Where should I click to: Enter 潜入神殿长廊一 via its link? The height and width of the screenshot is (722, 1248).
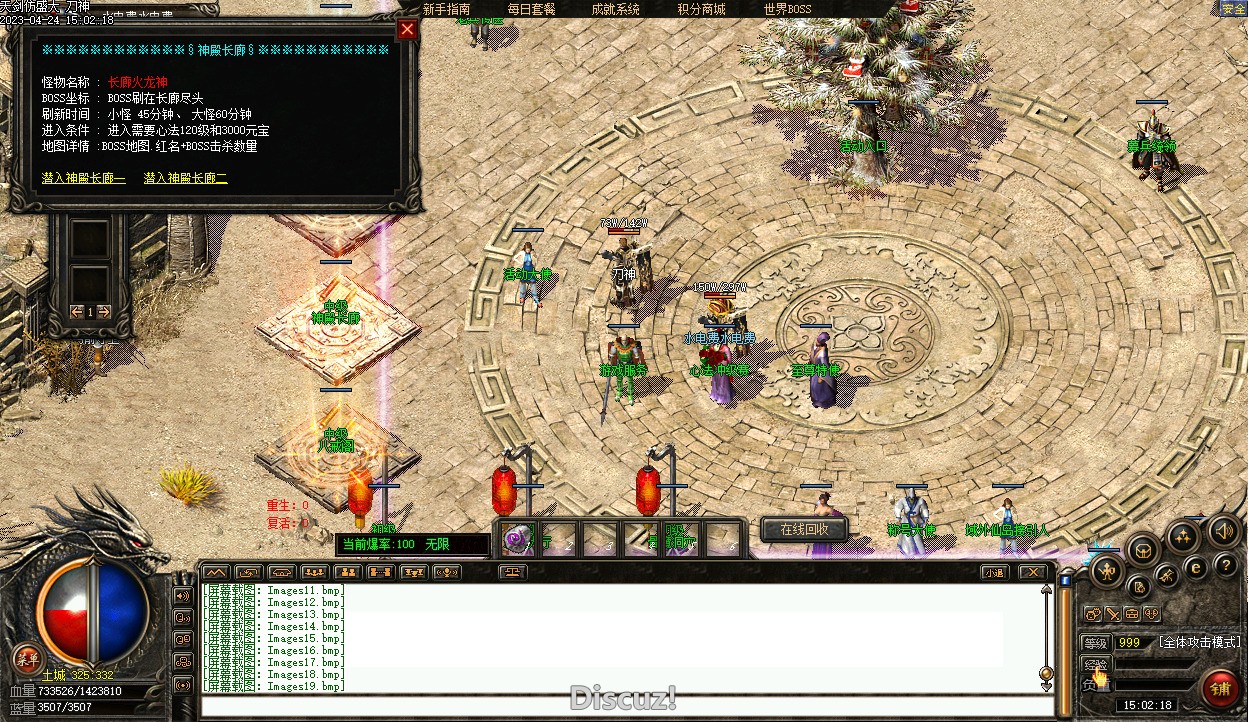(84, 178)
